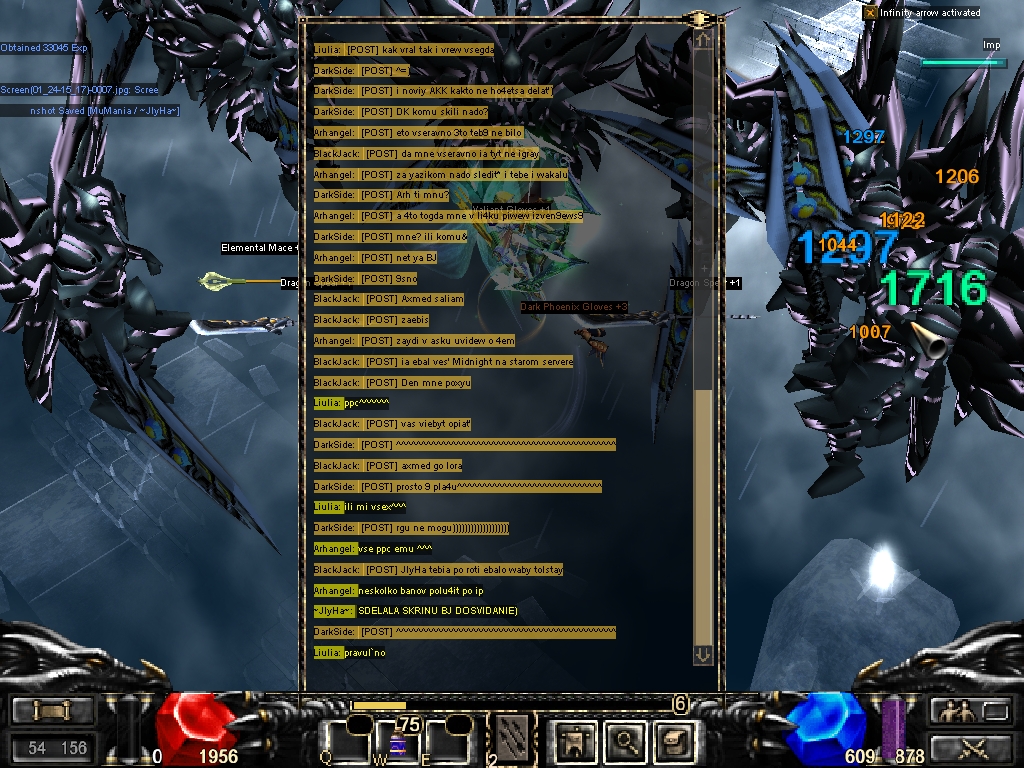Select the W hotkey potion slot
1024x768 pixels.
tap(397, 741)
